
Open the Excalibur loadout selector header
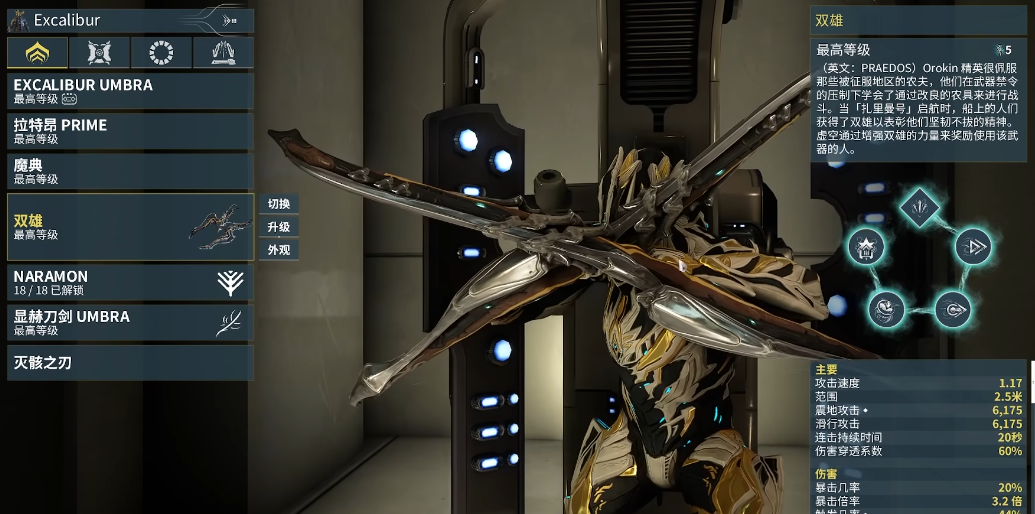[x=128, y=20]
